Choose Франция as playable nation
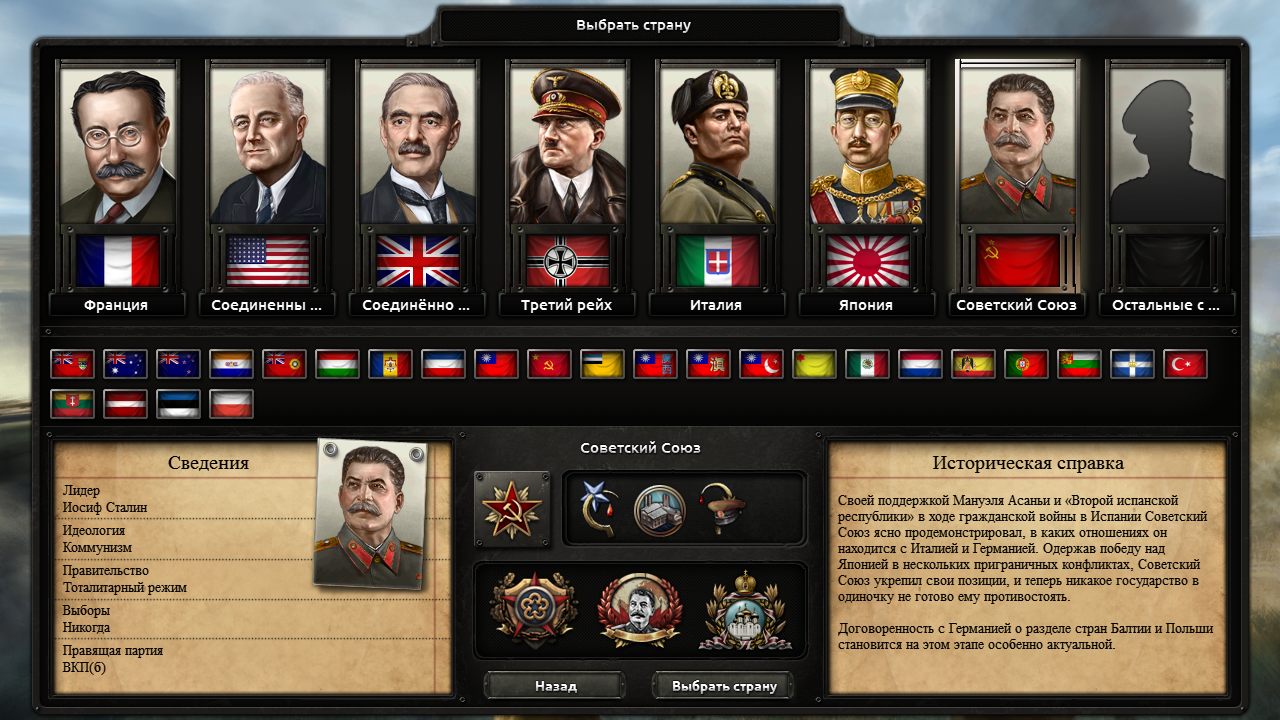1280x720 pixels. coord(116,180)
